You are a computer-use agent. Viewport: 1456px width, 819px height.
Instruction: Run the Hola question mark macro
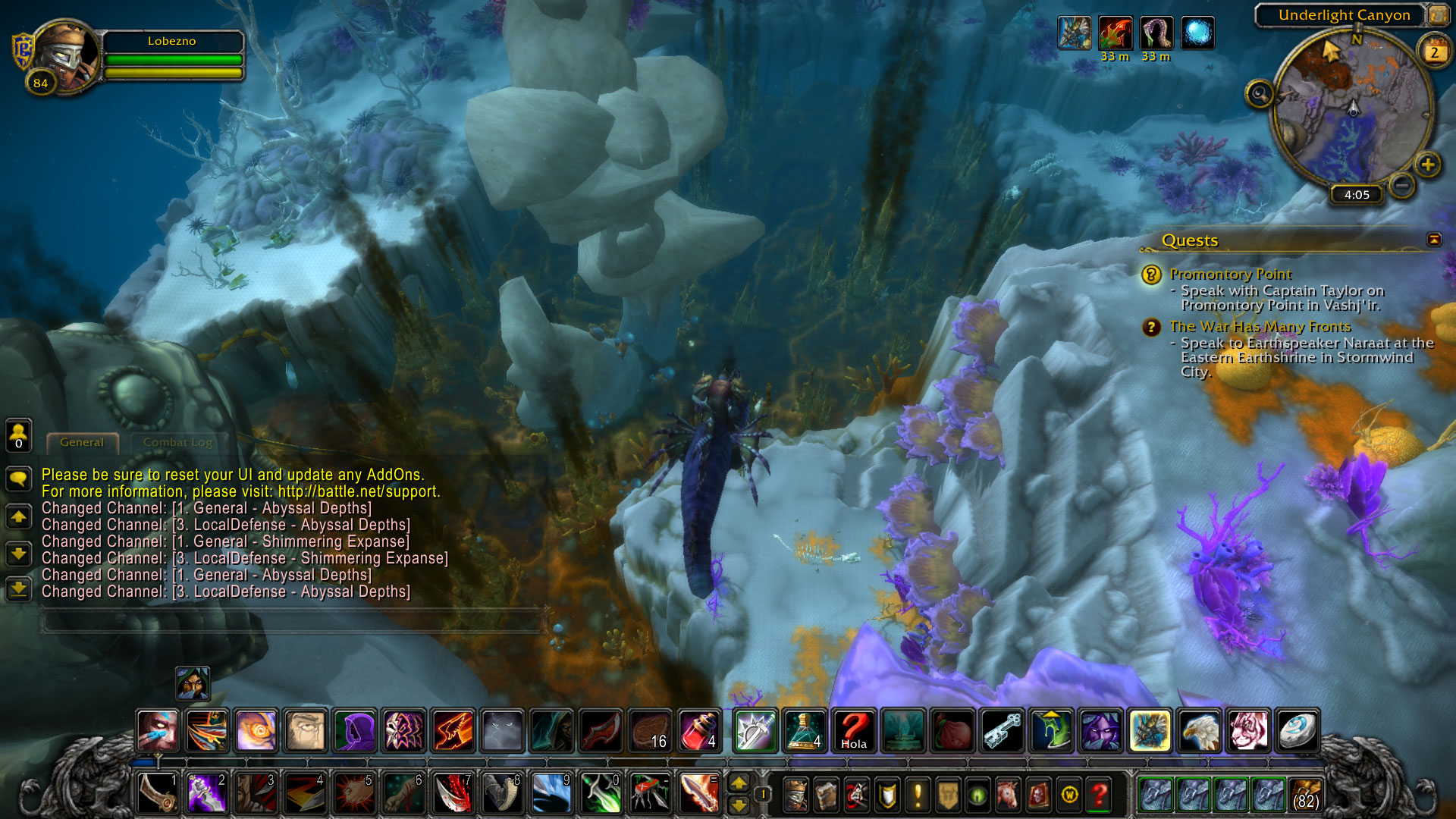[854, 731]
